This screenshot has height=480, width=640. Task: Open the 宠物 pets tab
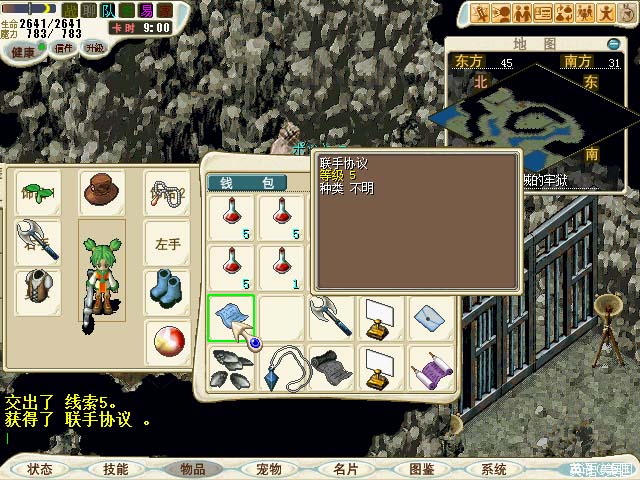[x=269, y=468]
